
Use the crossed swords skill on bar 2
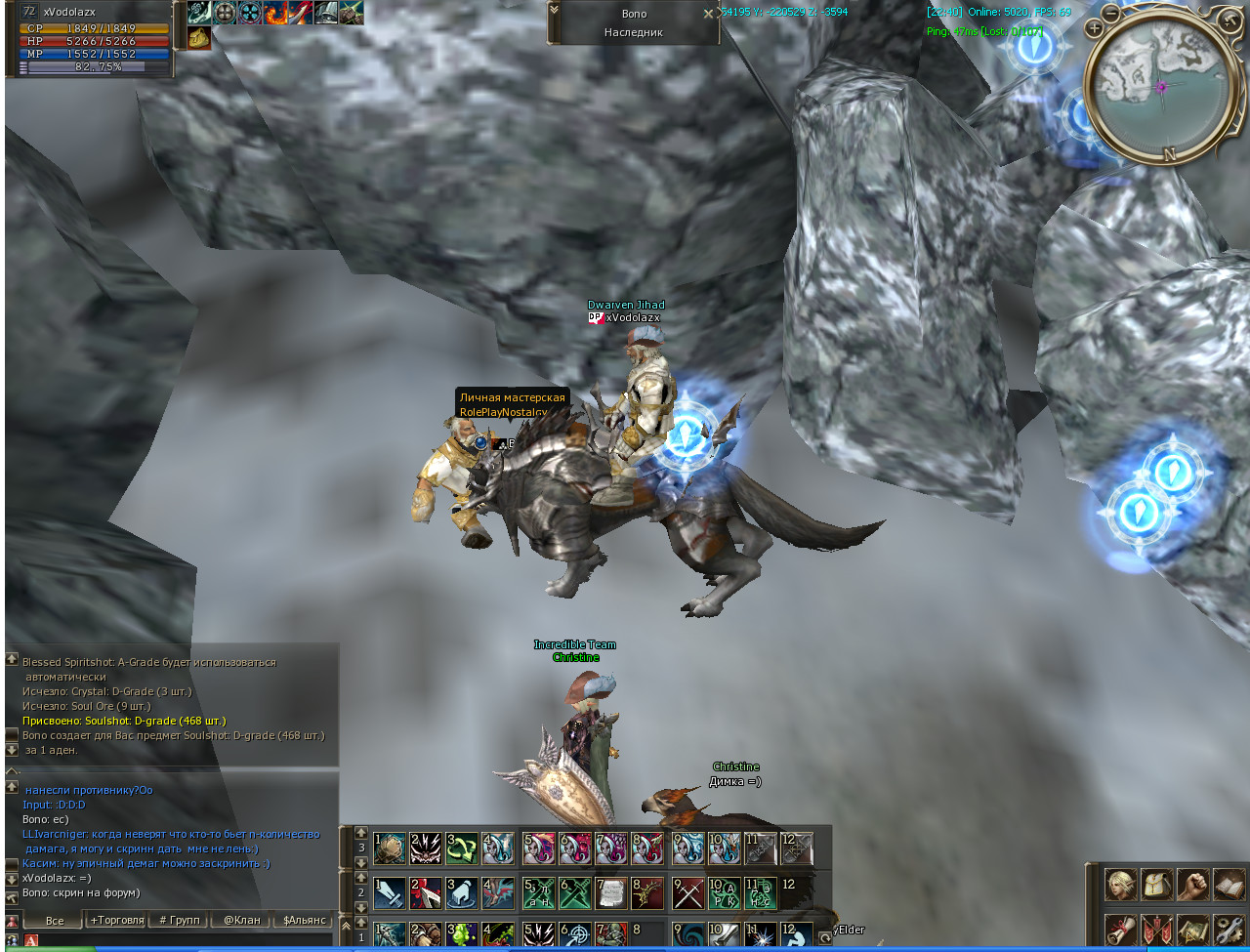[x=688, y=893]
